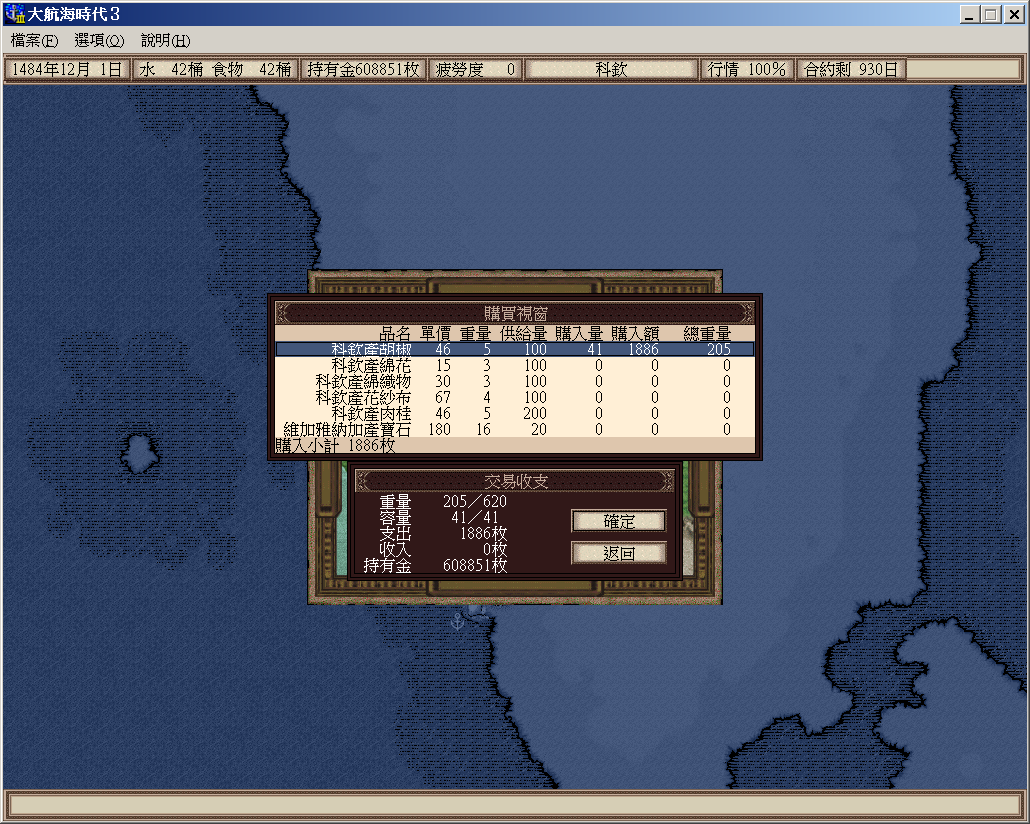
Task: Click the 返回 back button
Action: click(618, 553)
